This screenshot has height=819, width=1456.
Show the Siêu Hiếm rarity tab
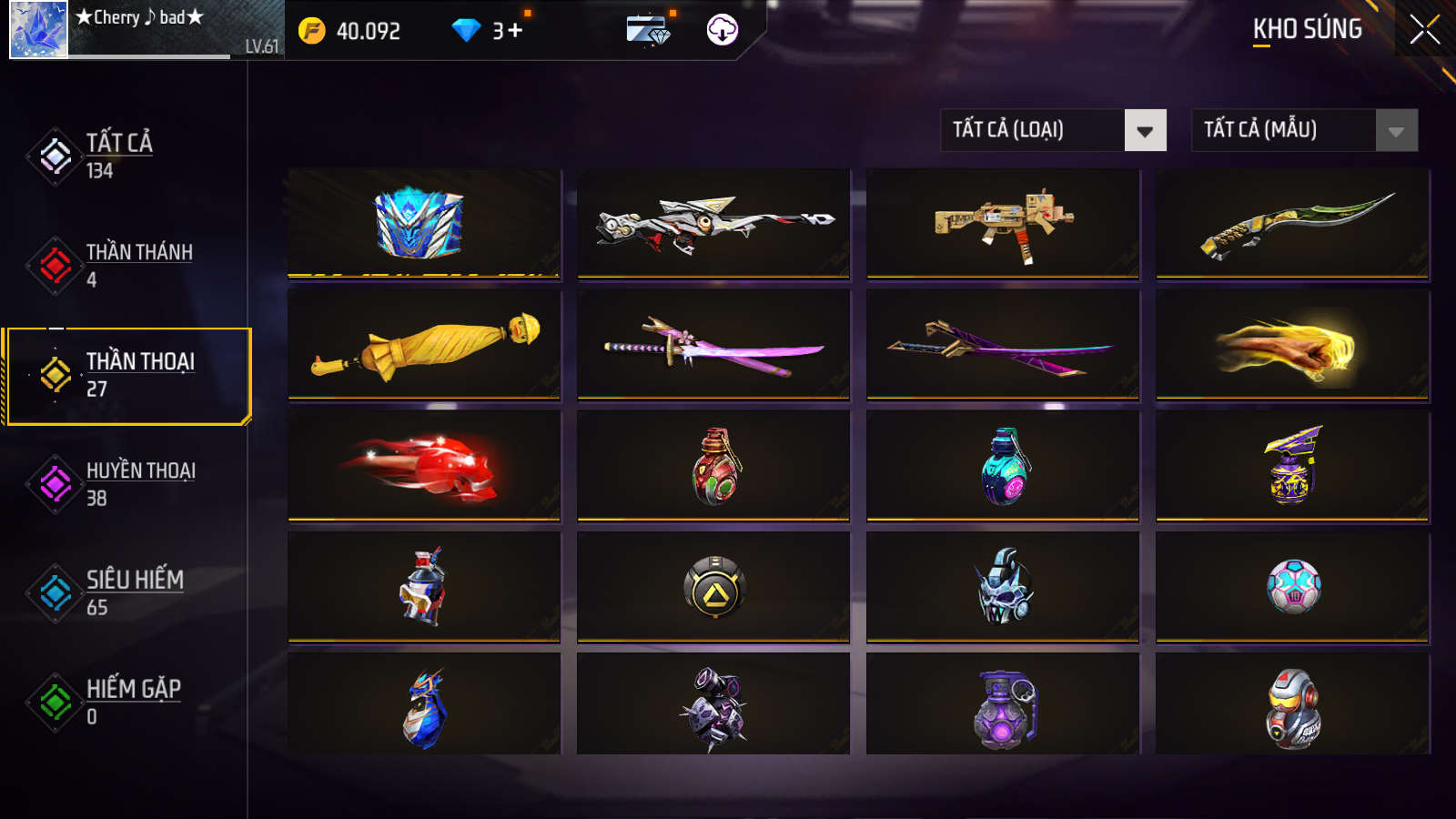pyautogui.click(x=133, y=592)
